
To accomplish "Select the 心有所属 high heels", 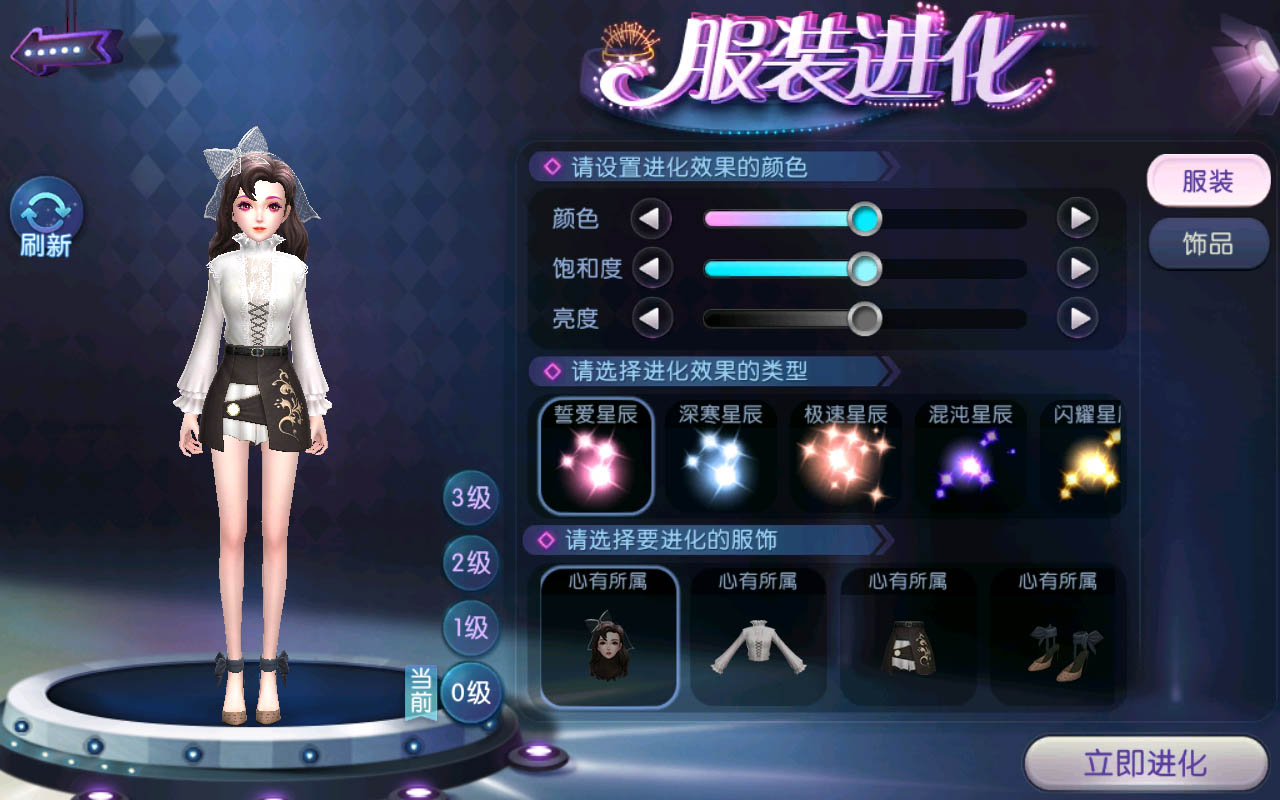I will [1058, 637].
